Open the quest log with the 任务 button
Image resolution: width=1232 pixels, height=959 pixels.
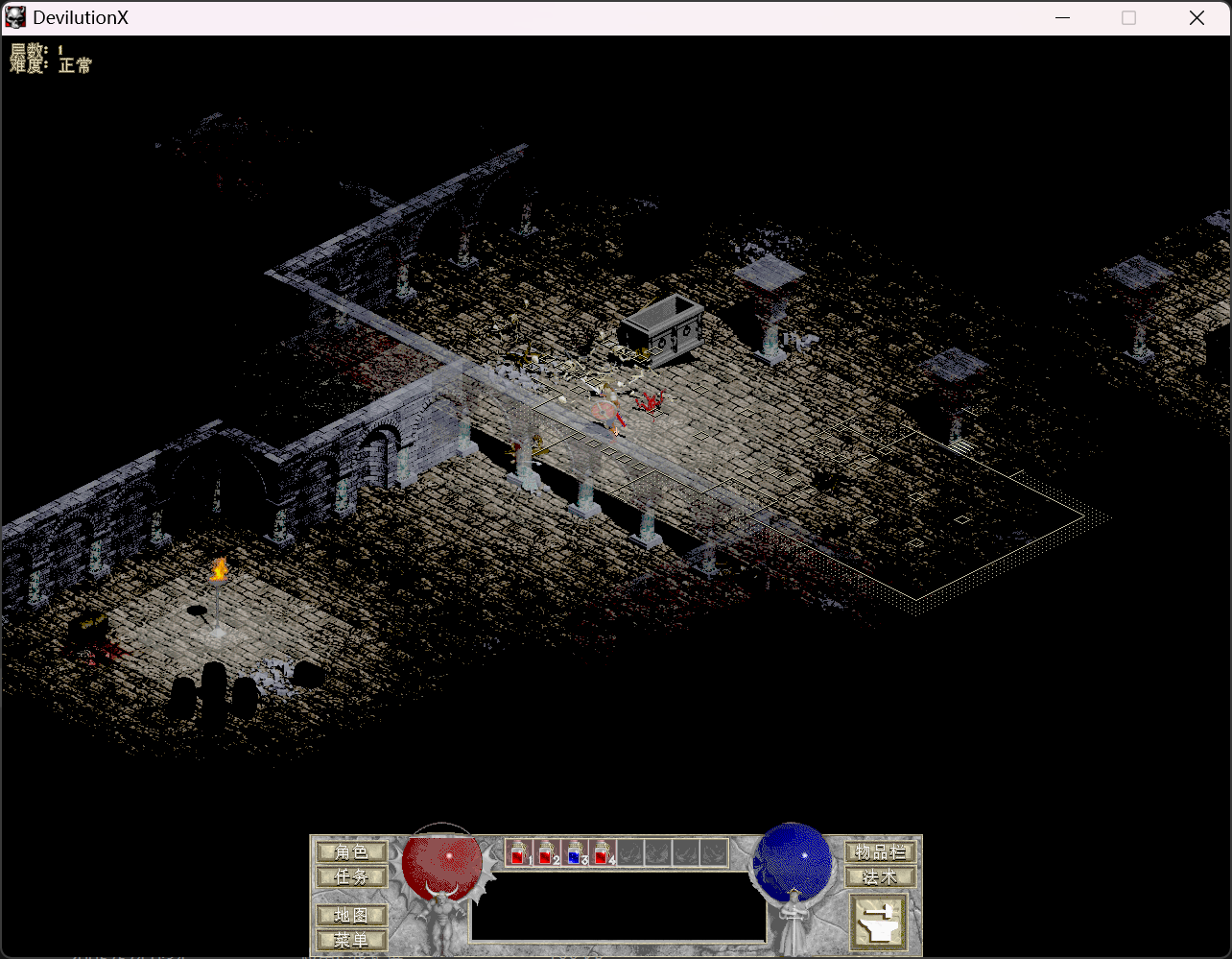click(351, 876)
